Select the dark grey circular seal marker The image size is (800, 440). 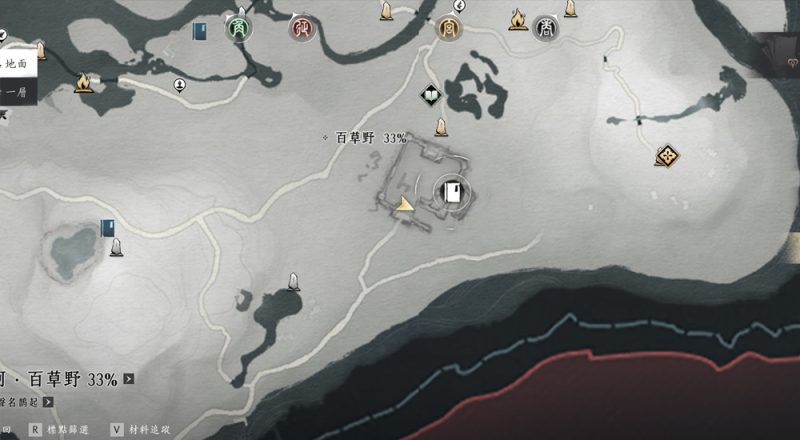pos(546,27)
